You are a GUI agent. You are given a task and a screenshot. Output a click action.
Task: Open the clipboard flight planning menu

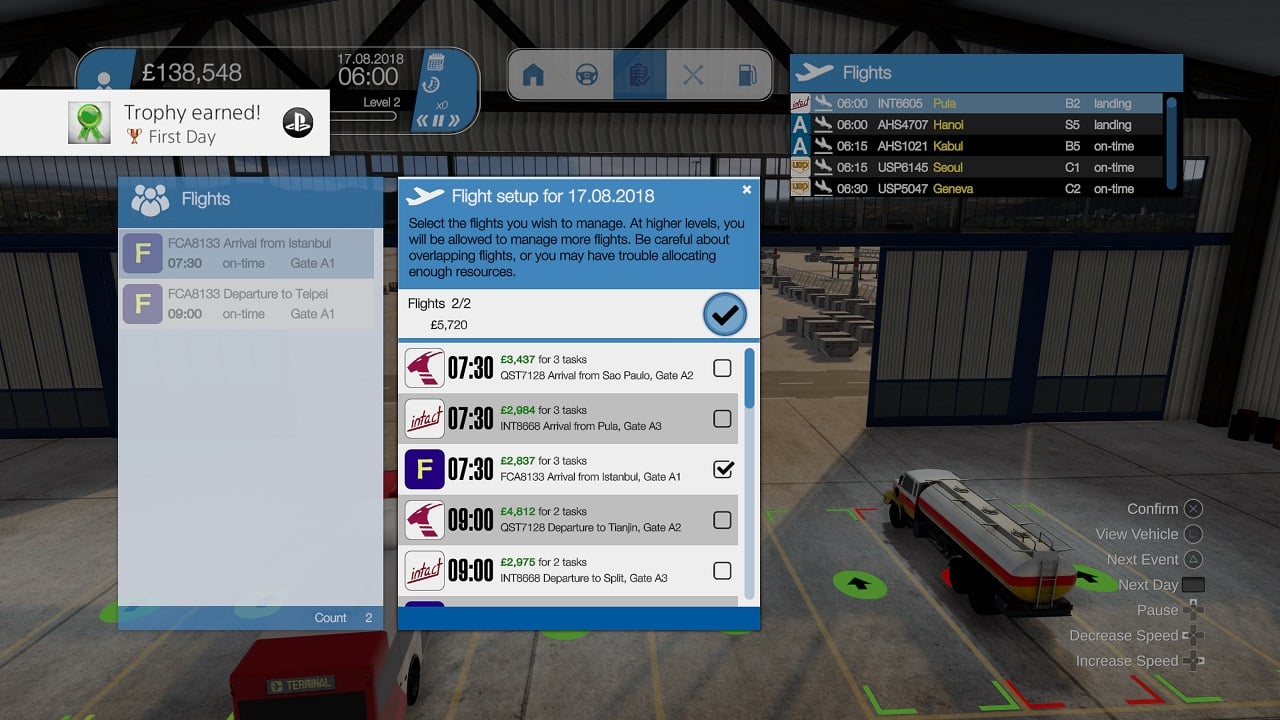coord(640,75)
